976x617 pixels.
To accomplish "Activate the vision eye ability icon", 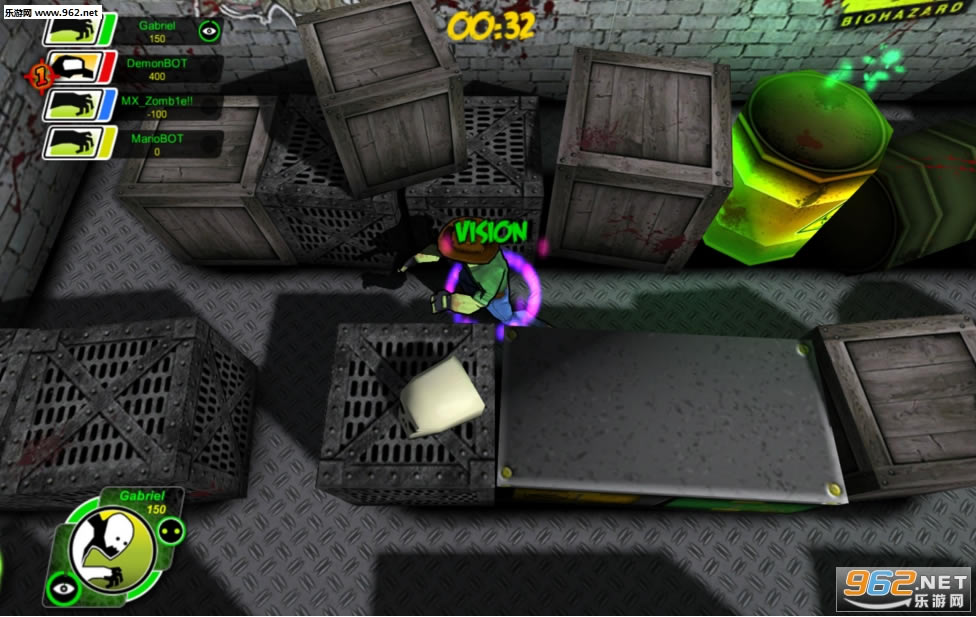I will point(64,587).
